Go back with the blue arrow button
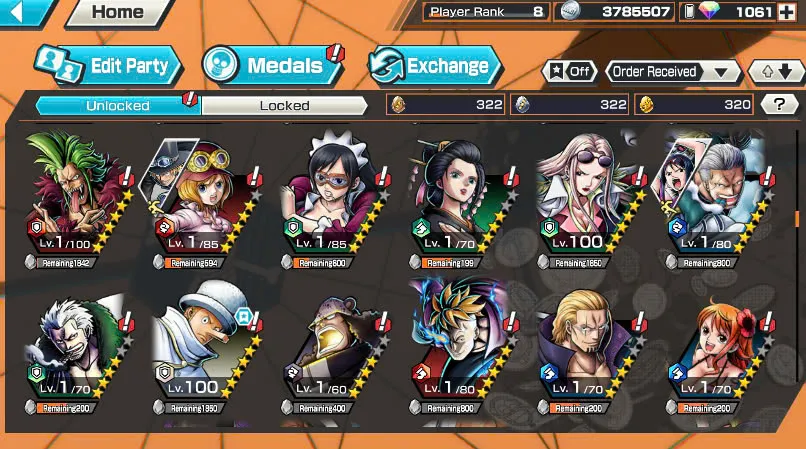The image size is (806, 449). (27, 13)
